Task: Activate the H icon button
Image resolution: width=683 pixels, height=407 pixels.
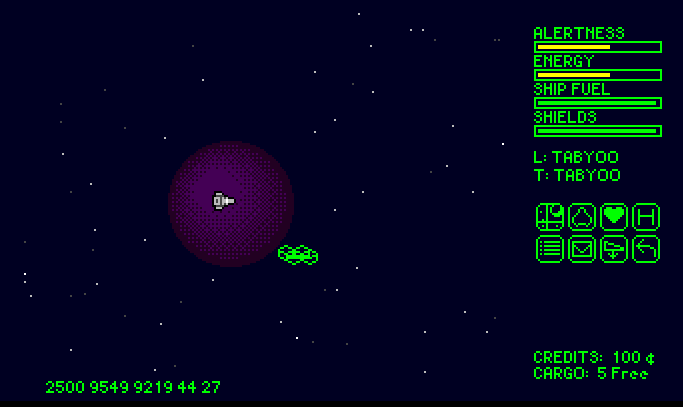Action: tap(646, 217)
